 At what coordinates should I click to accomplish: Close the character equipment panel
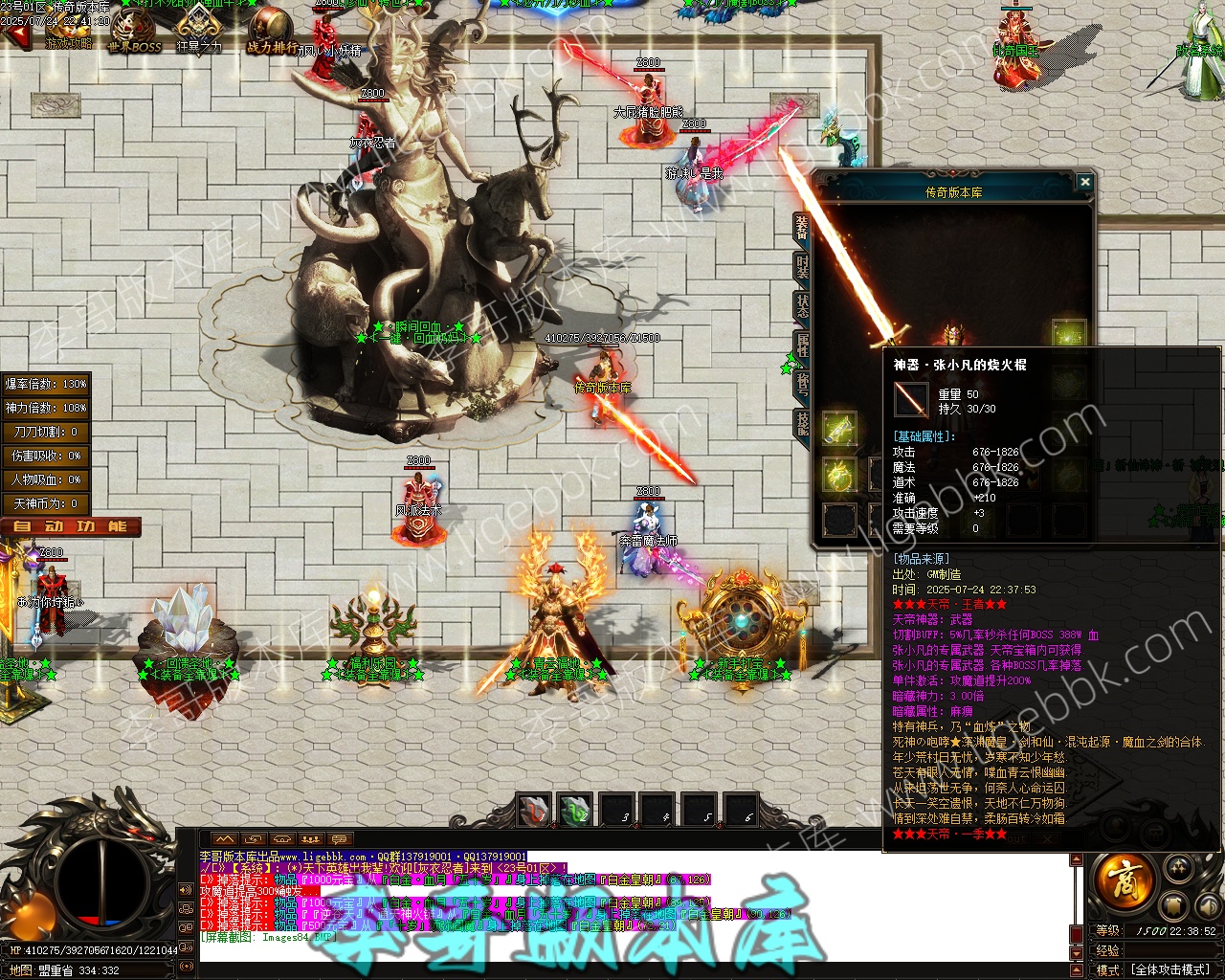click(x=1084, y=182)
